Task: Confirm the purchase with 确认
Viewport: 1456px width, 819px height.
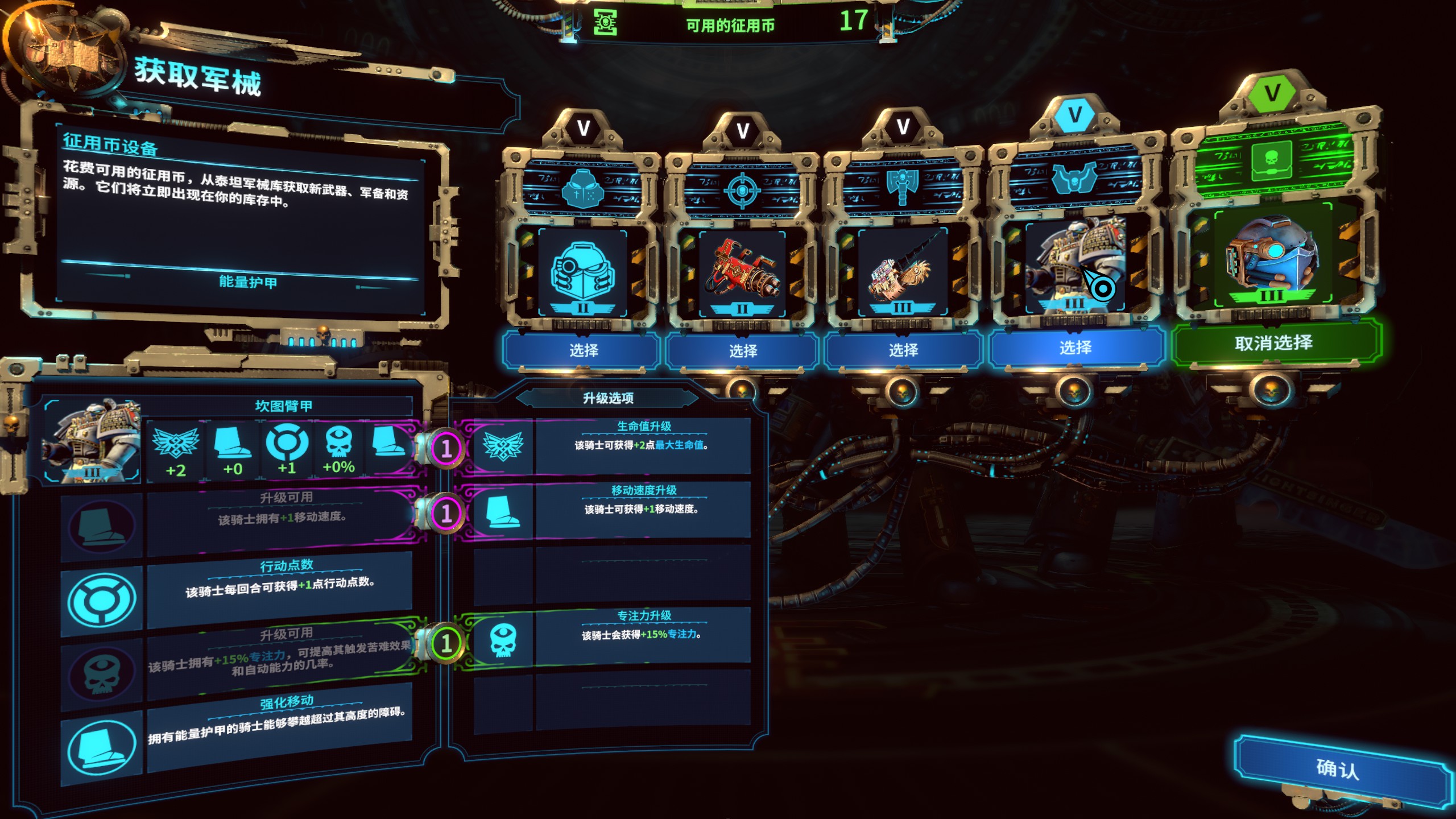Action: [x=1337, y=769]
